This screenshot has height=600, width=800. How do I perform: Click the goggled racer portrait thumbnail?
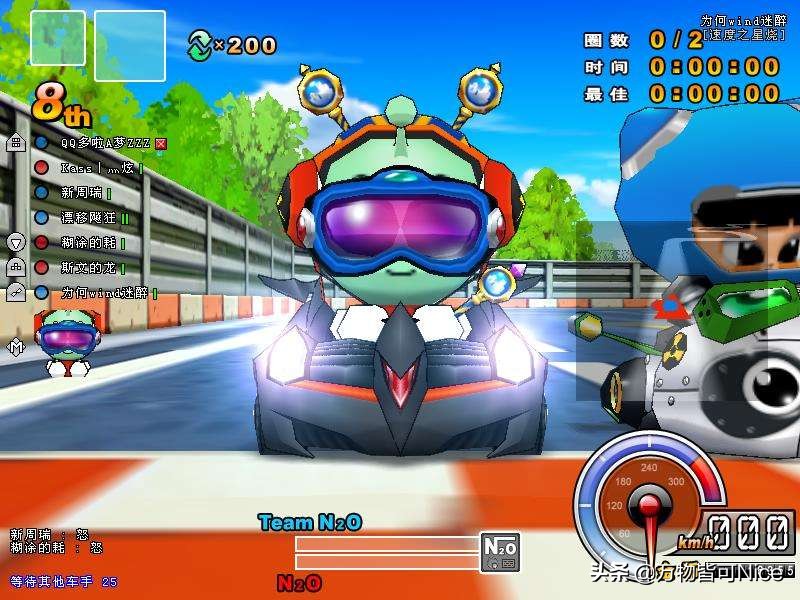pyautogui.click(x=68, y=343)
